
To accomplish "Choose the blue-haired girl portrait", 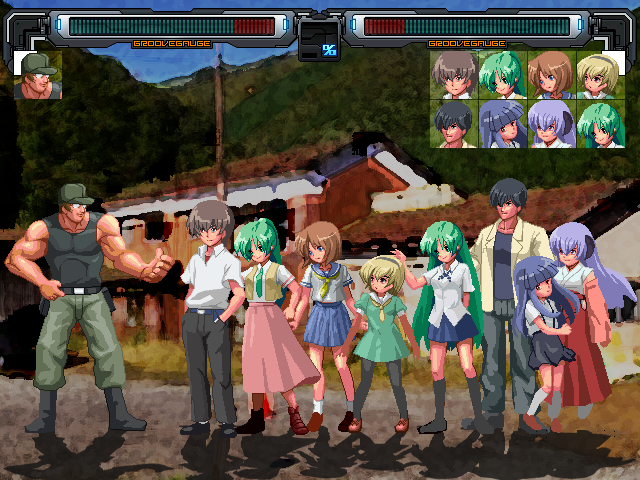I will click(503, 124).
